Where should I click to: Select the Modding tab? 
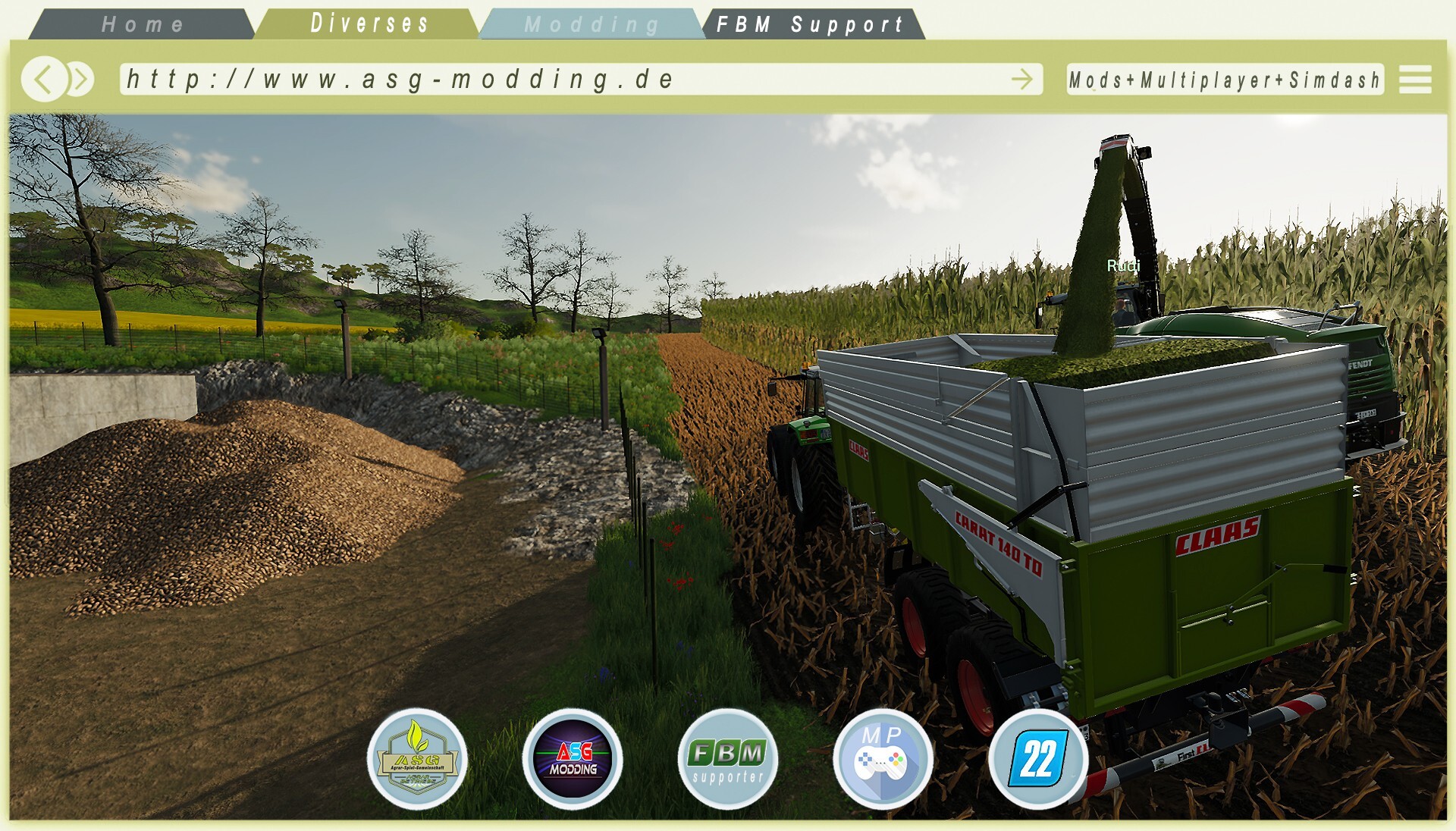591,24
